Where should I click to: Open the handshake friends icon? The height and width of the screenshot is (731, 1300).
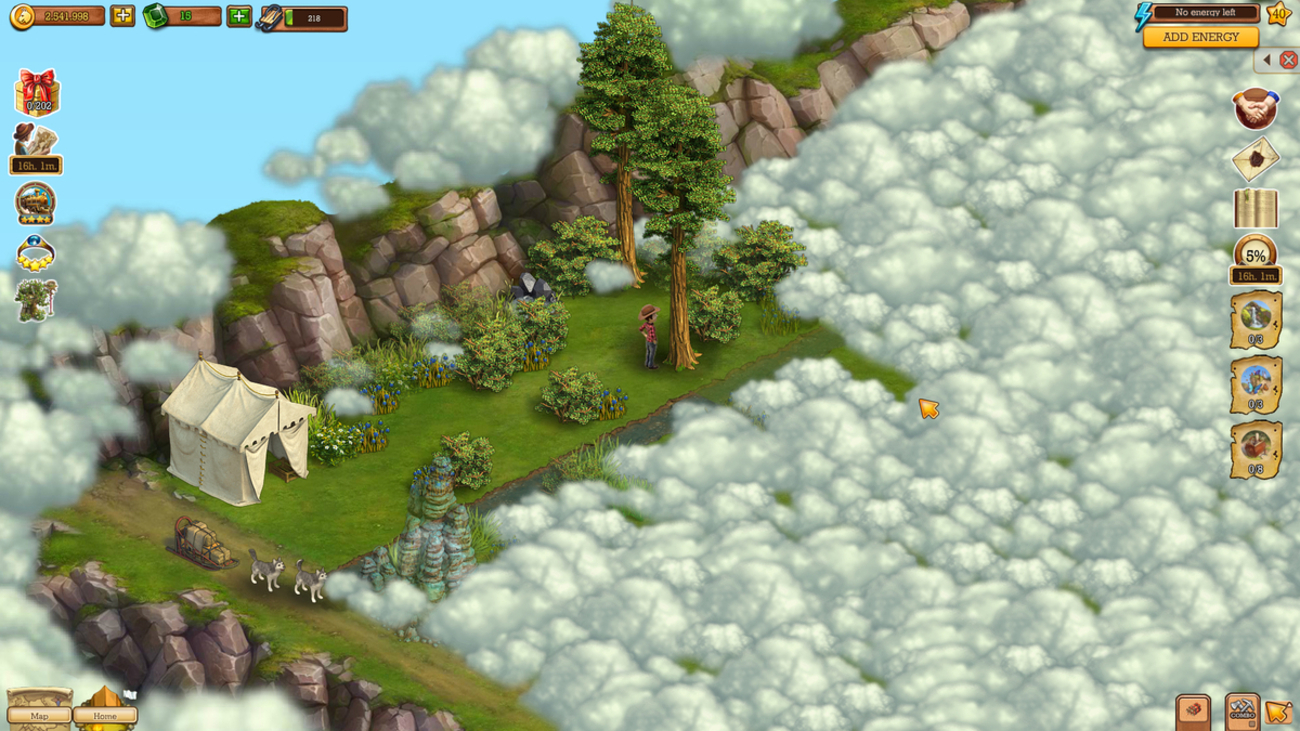1255,108
